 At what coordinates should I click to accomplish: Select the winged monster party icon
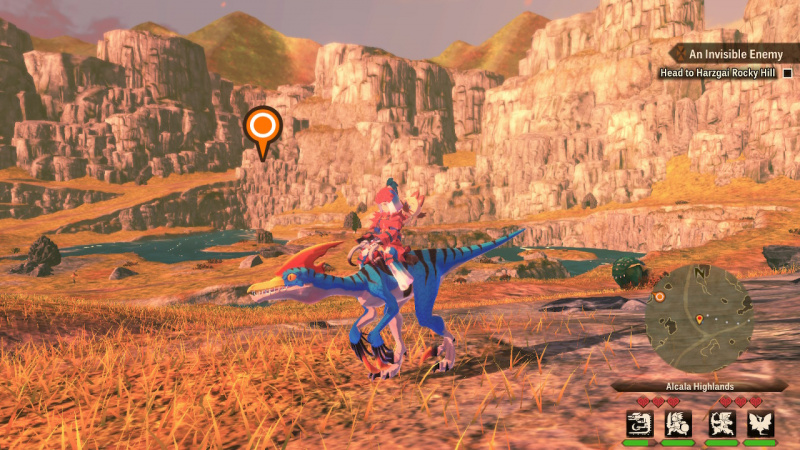760,423
